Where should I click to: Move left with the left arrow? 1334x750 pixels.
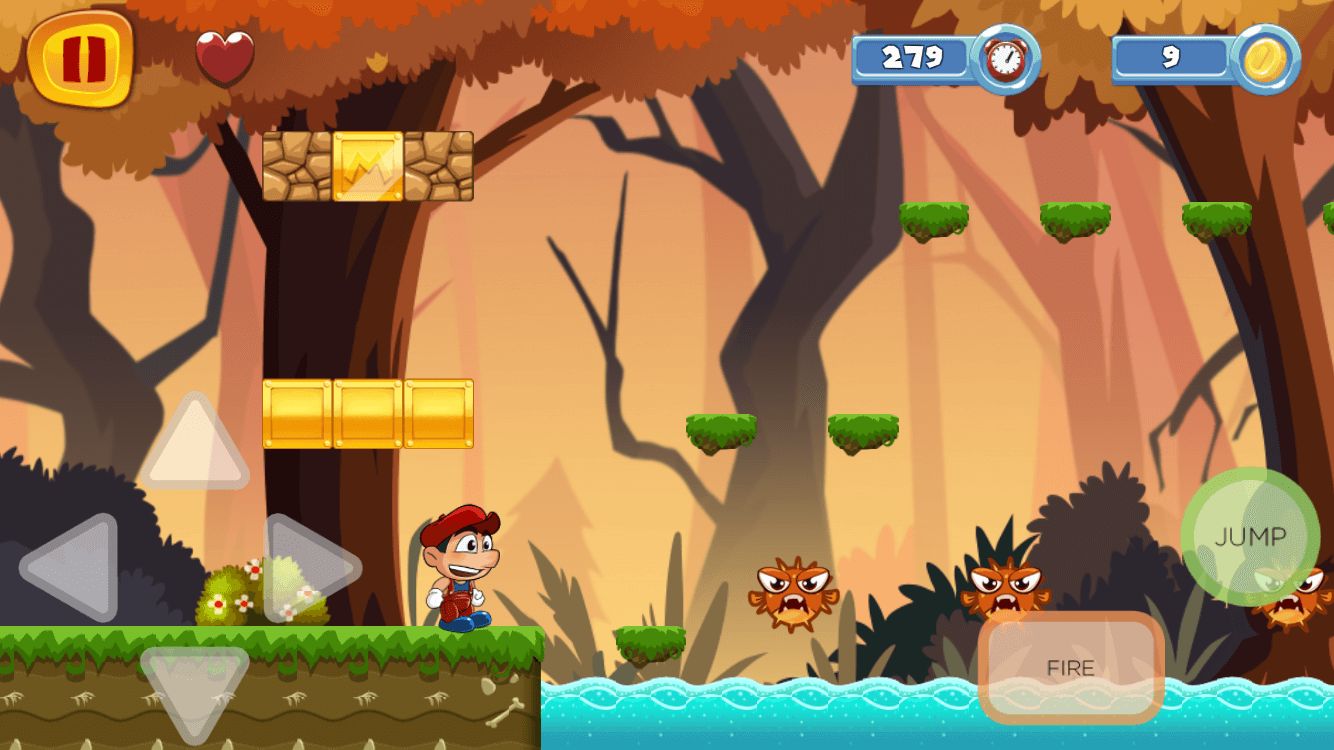[70, 567]
